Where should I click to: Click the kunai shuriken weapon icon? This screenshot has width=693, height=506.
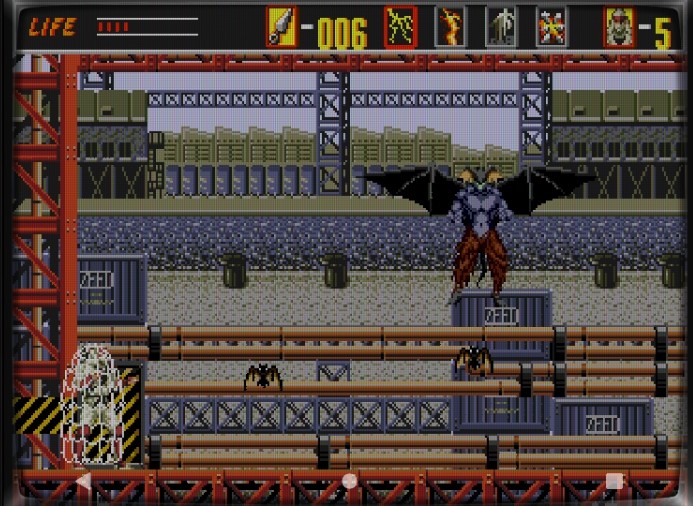(x=281, y=27)
